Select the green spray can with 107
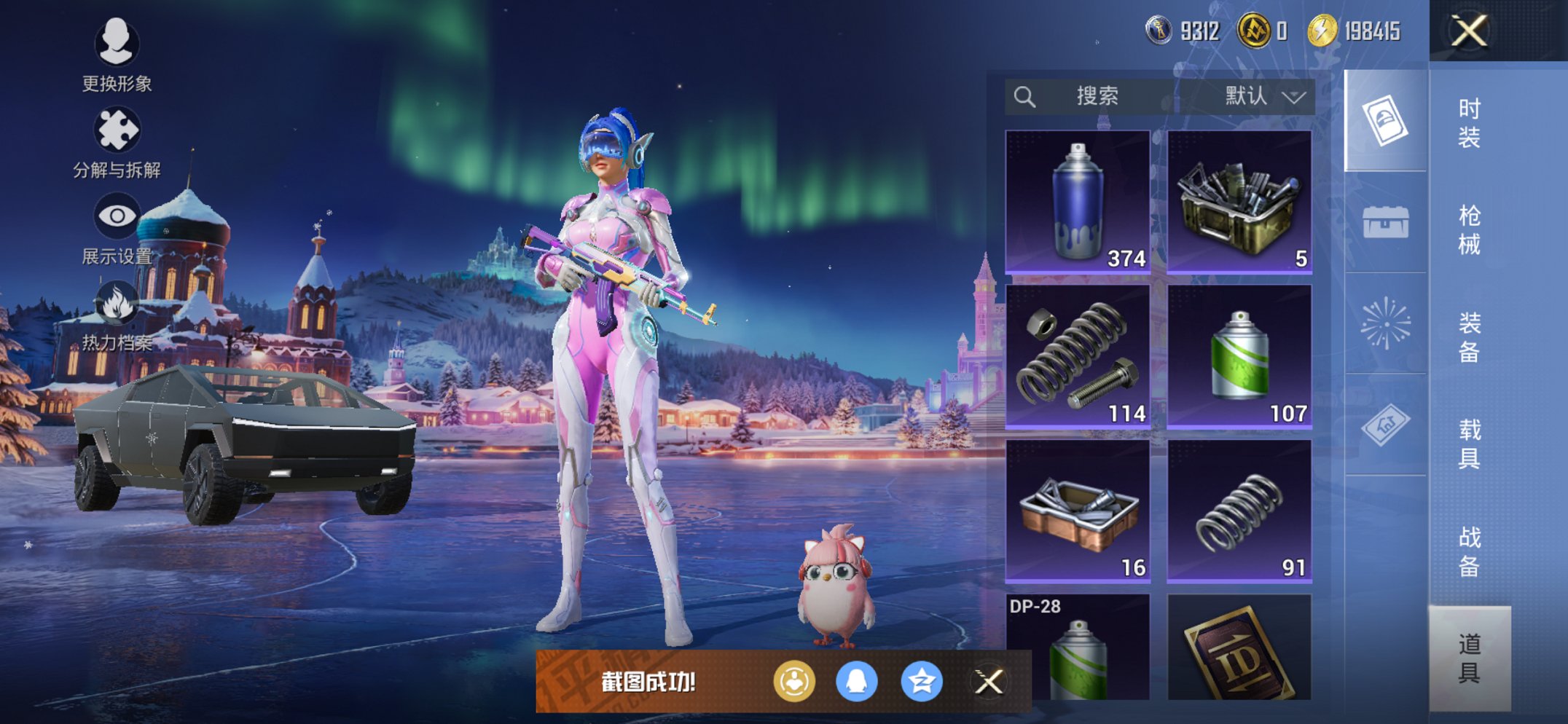The image size is (1568, 724). click(x=1239, y=356)
